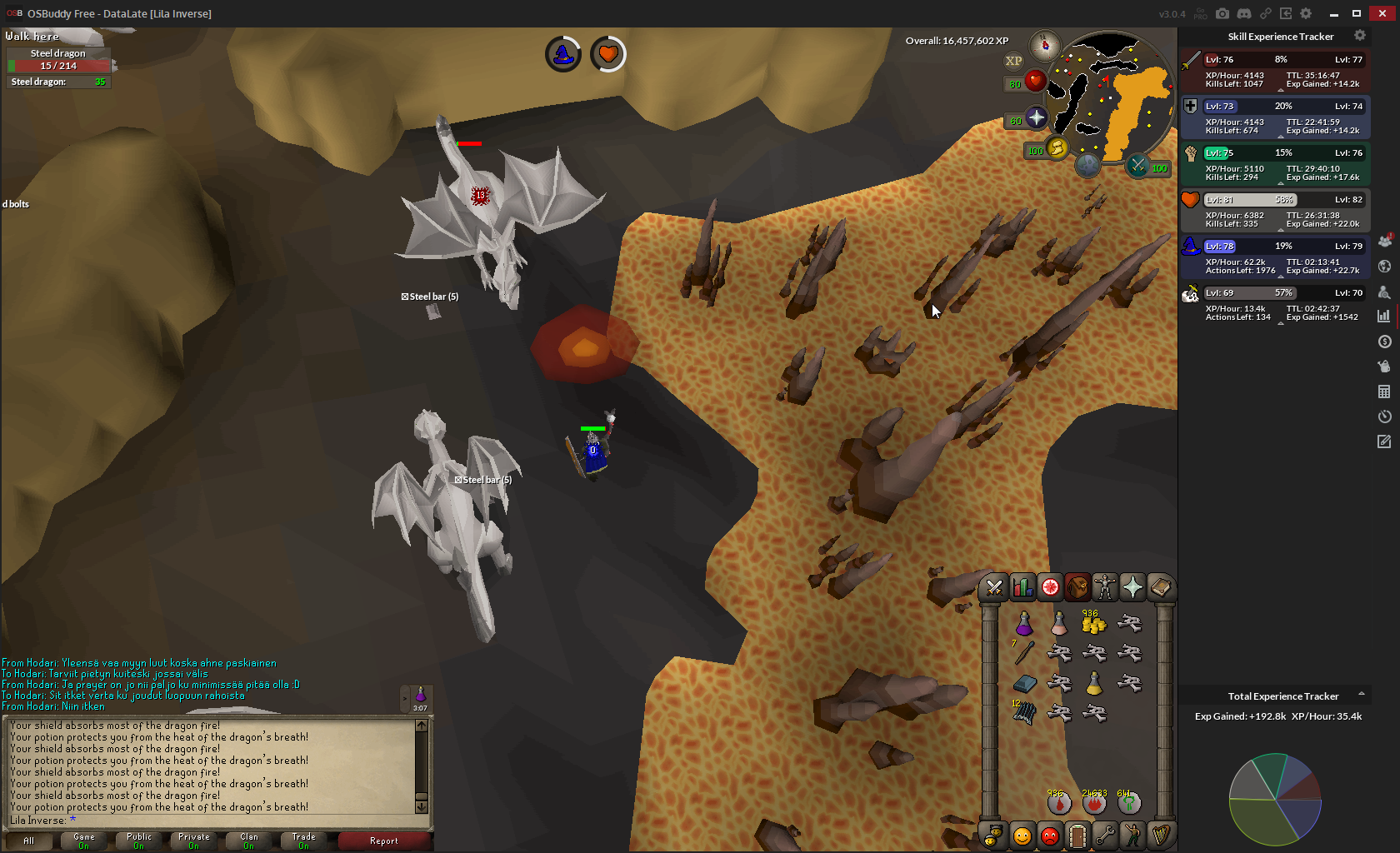Select the steel bar inventory item
This screenshot has height=853, width=1400.
pyautogui.click(x=1024, y=684)
